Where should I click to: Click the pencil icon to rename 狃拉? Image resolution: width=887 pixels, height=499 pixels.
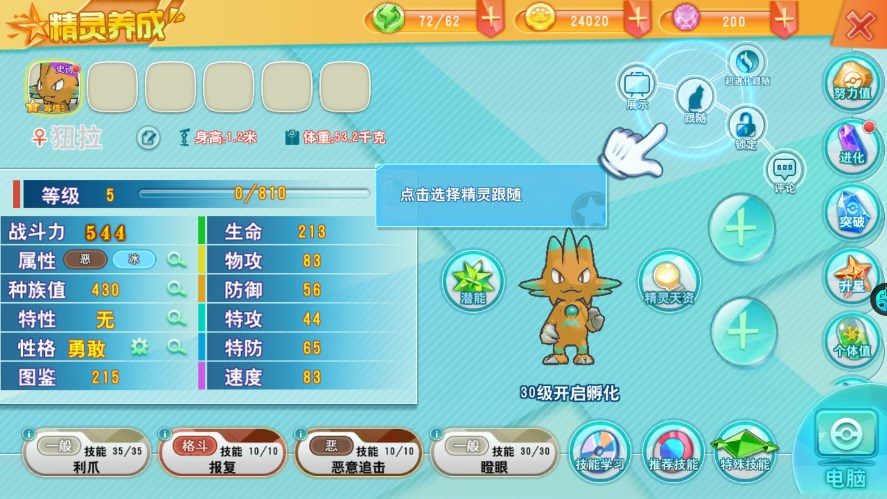(x=147, y=138)
